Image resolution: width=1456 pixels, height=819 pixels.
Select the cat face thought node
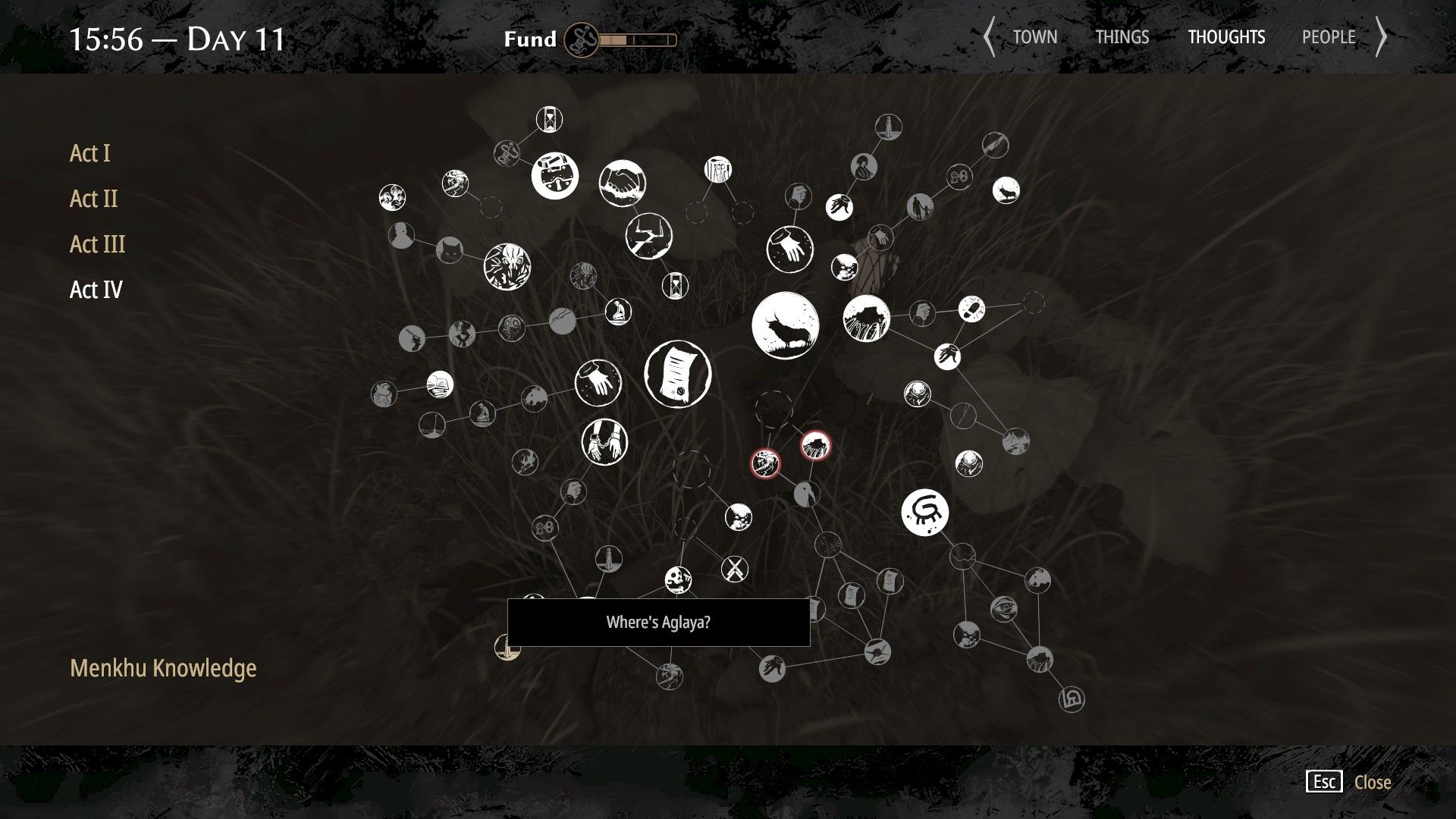[450, 249]
